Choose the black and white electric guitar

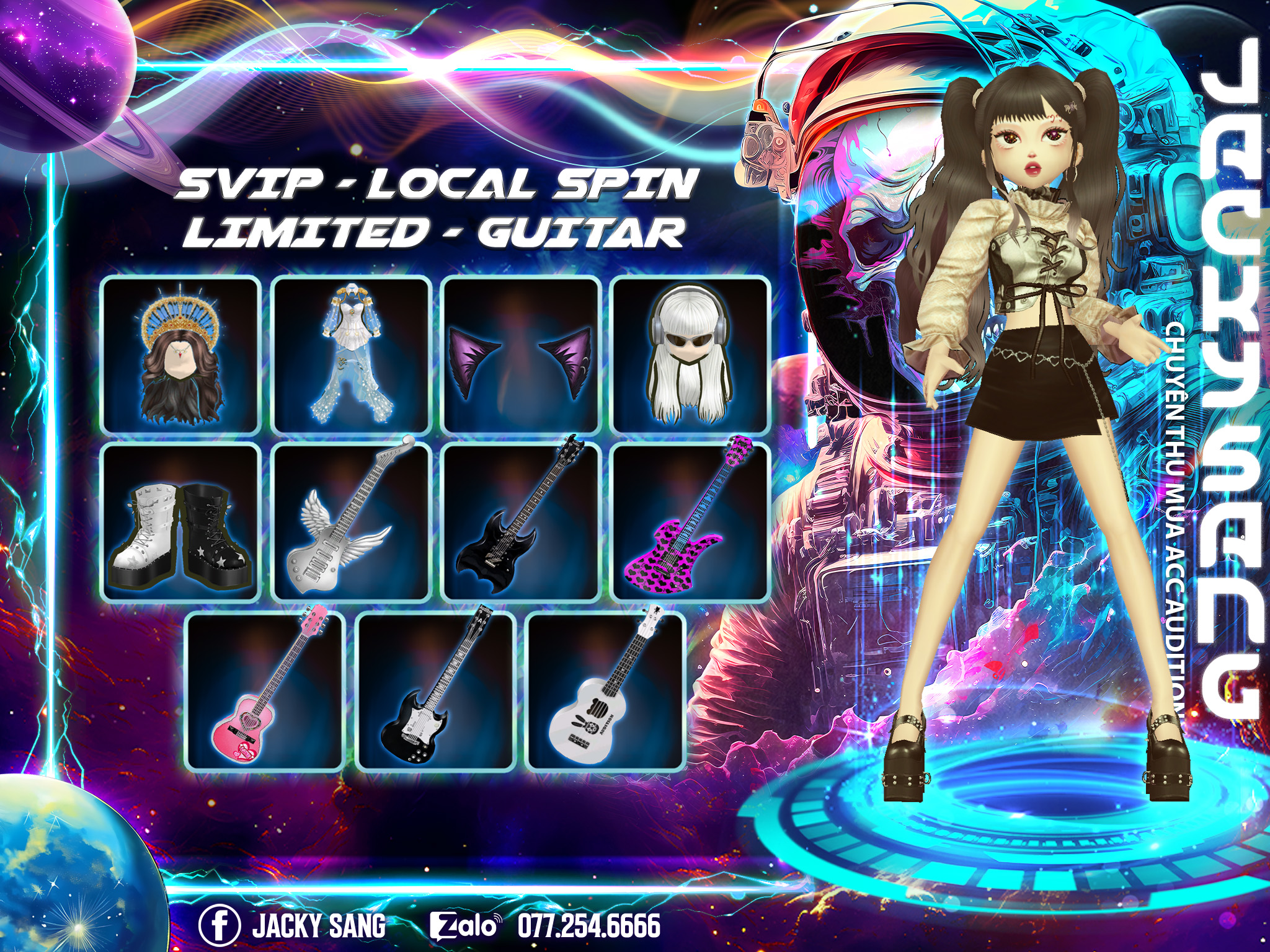tap(436, 691)
